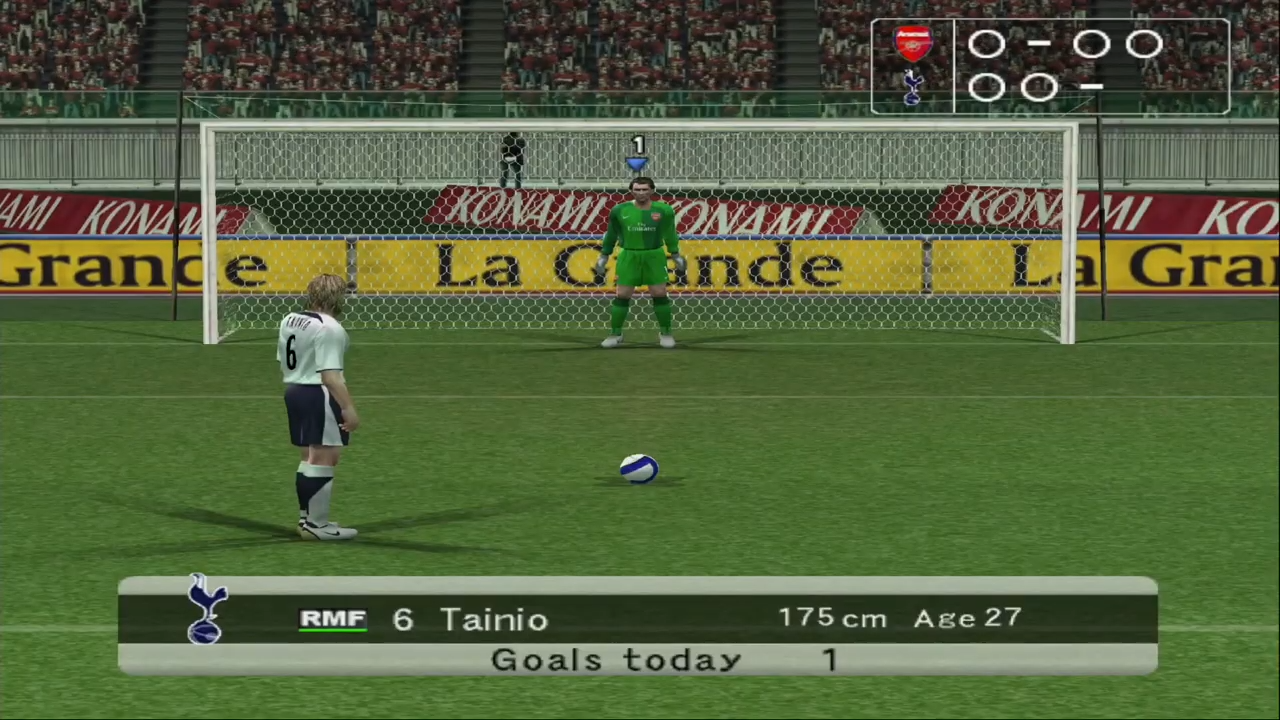Select the green RMF position badge

point(334,618)
